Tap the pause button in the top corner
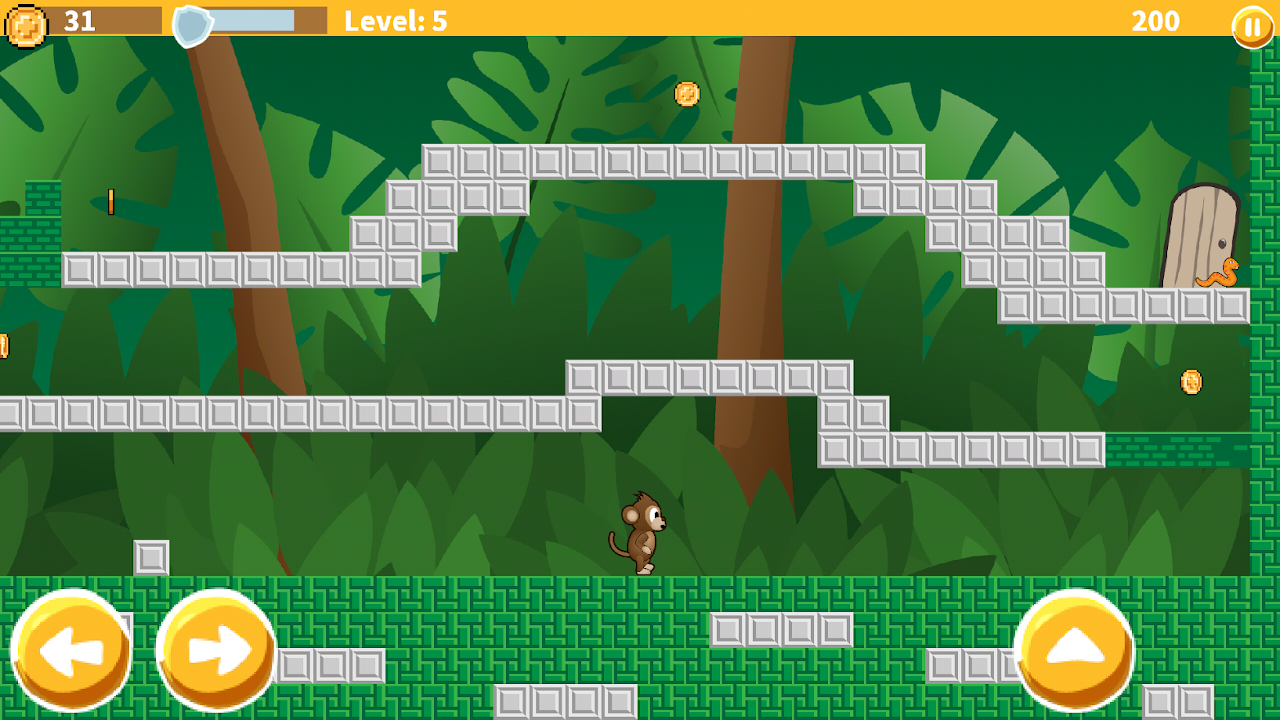The height and width of the screenshot is (720, 1280). coord(1248,23)
